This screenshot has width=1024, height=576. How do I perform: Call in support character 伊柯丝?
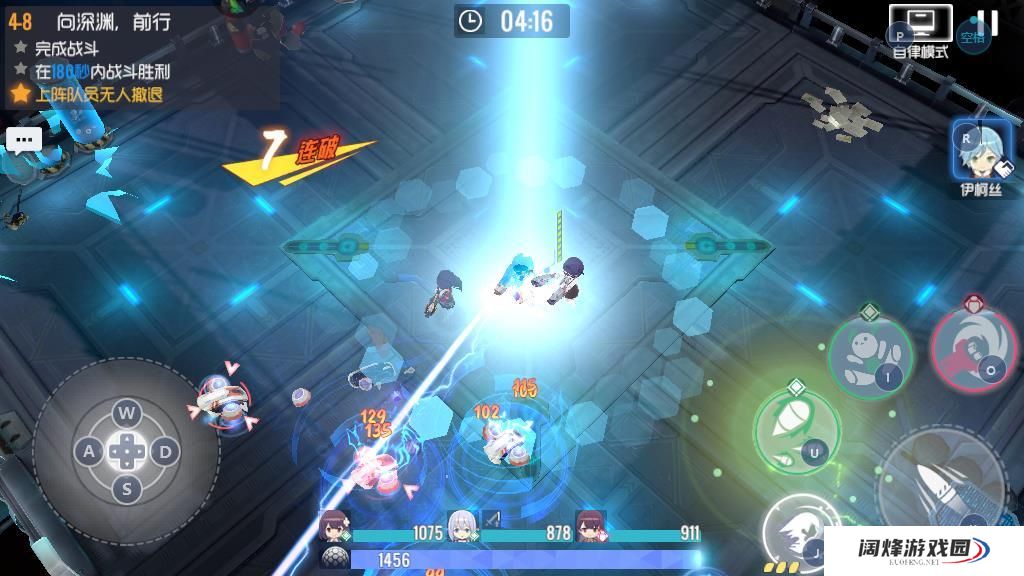tap(982, 155)
